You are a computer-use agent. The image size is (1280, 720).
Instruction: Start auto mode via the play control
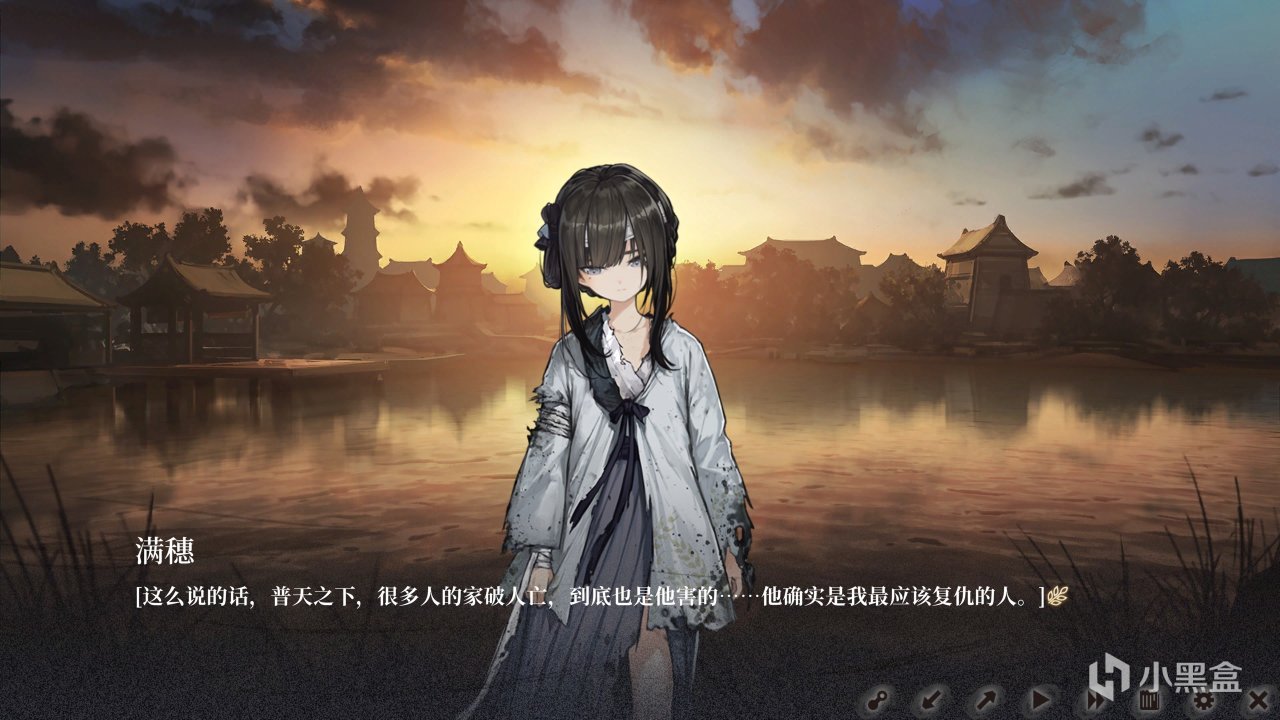click(x=1040, y=699)
